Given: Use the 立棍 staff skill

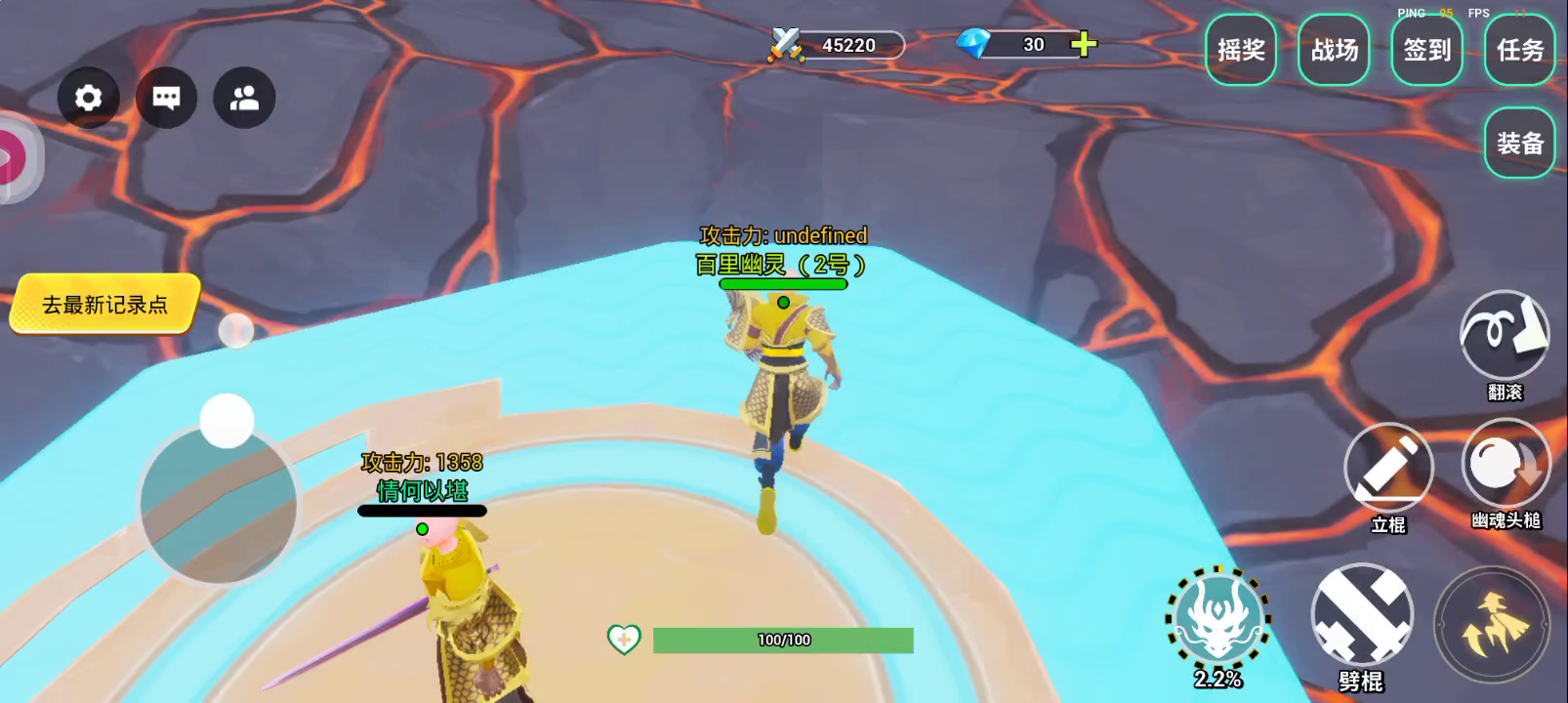Looking at the screenshot, I should (x=1387, y=468).
